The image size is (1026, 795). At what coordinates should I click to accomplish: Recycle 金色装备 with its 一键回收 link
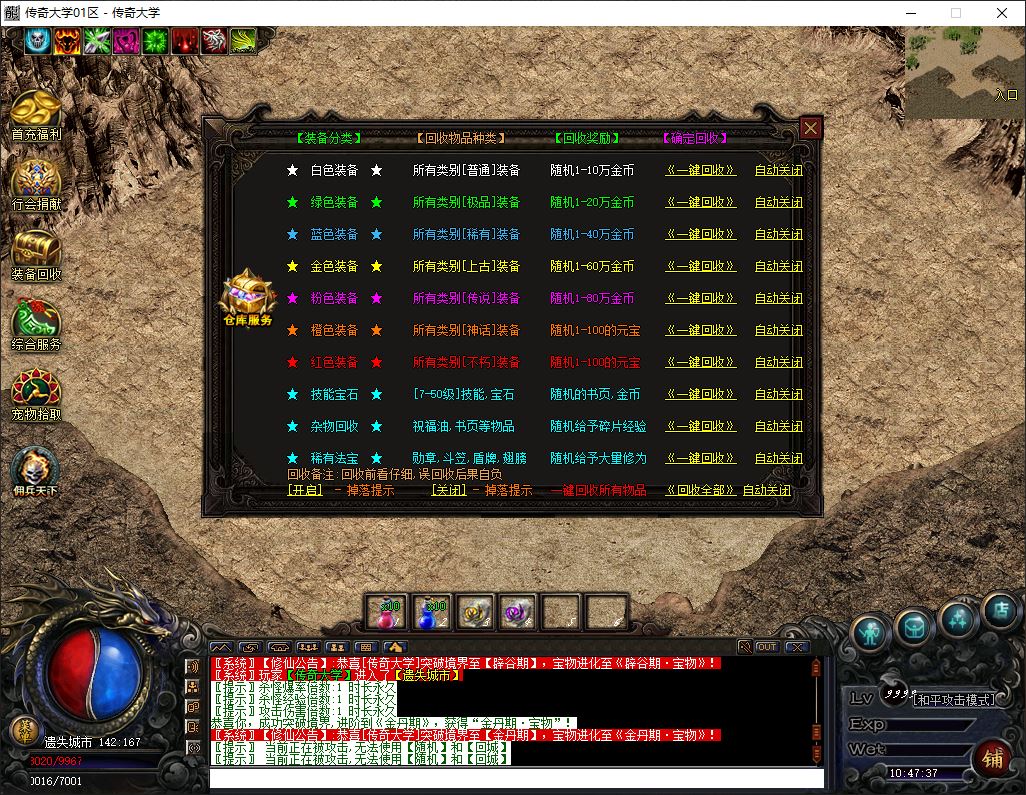(x=700, y=267)
